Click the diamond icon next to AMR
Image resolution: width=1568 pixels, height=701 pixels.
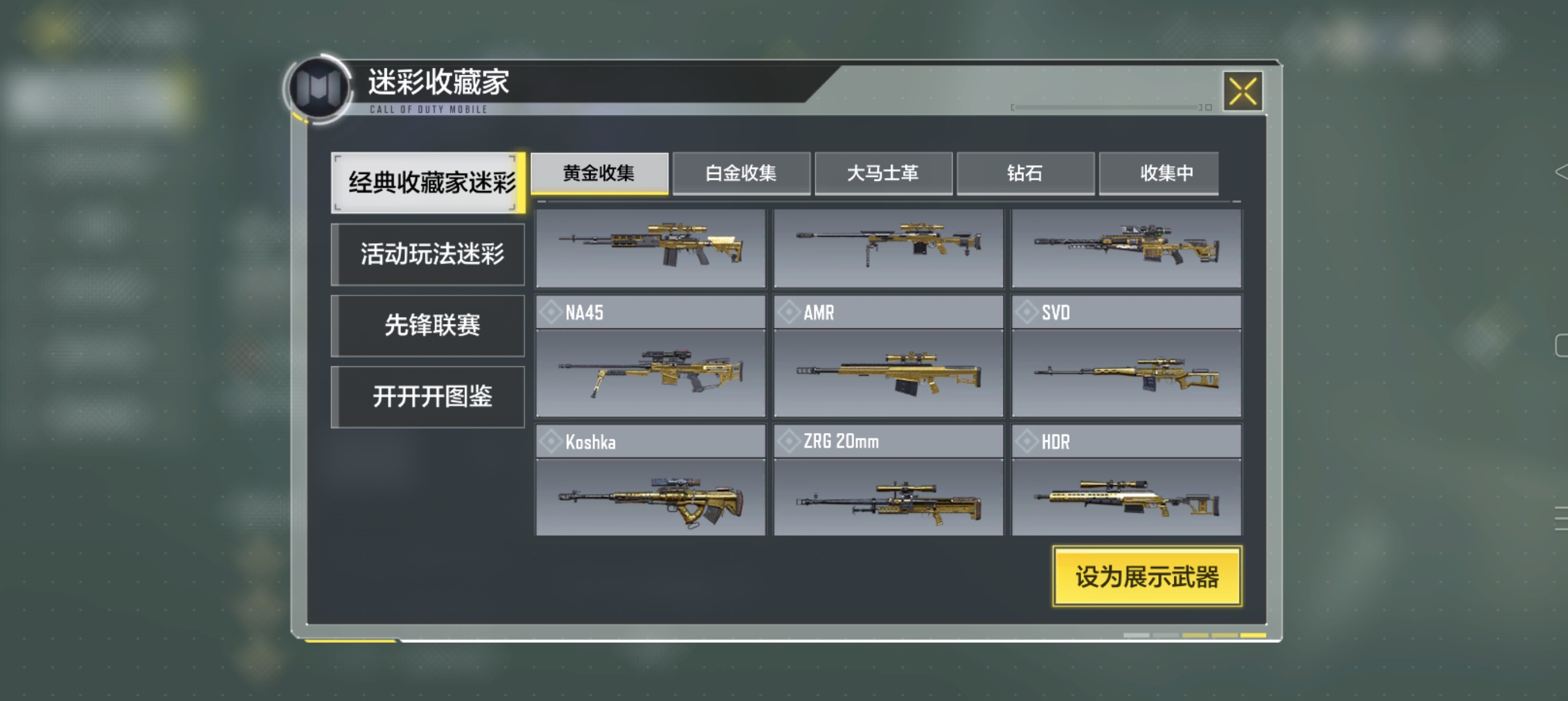(790, 312)
